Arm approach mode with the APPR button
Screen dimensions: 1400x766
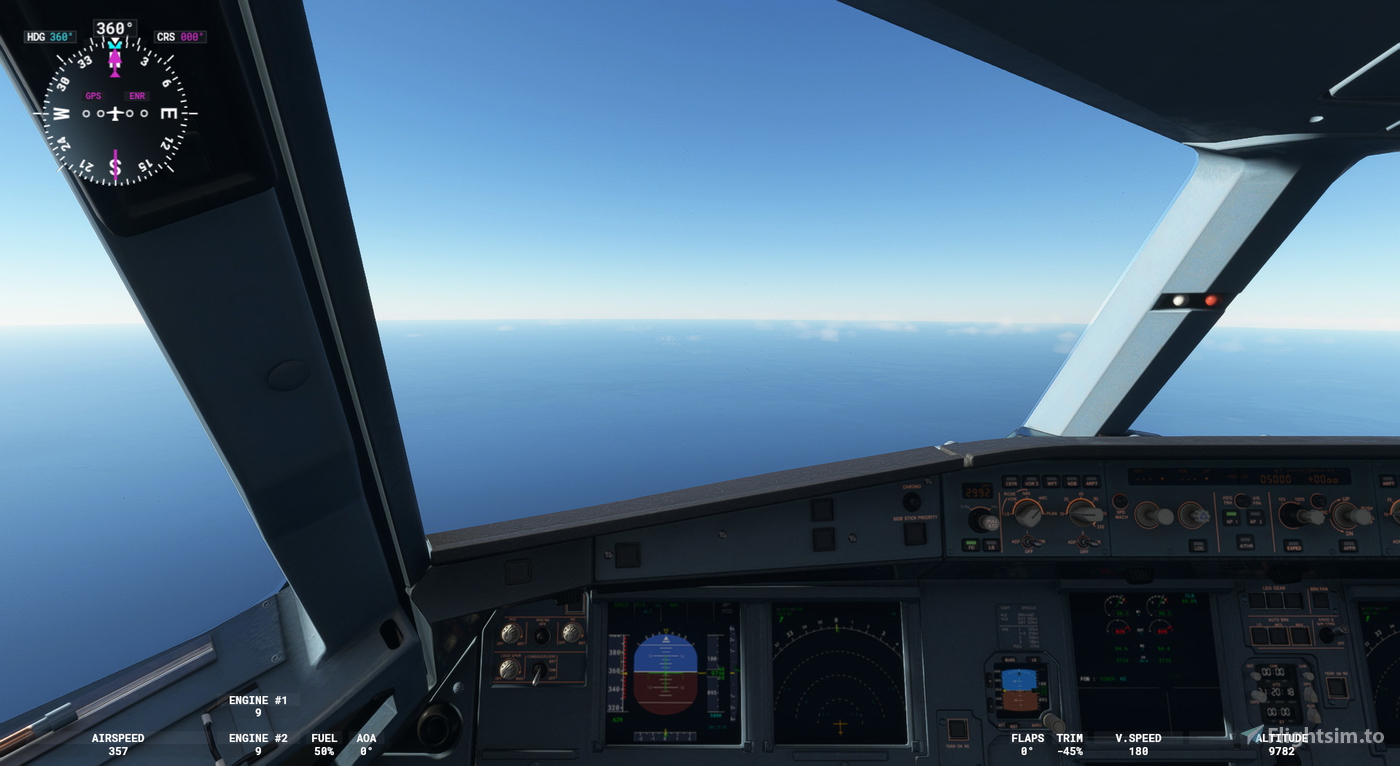pos(1348,547)
